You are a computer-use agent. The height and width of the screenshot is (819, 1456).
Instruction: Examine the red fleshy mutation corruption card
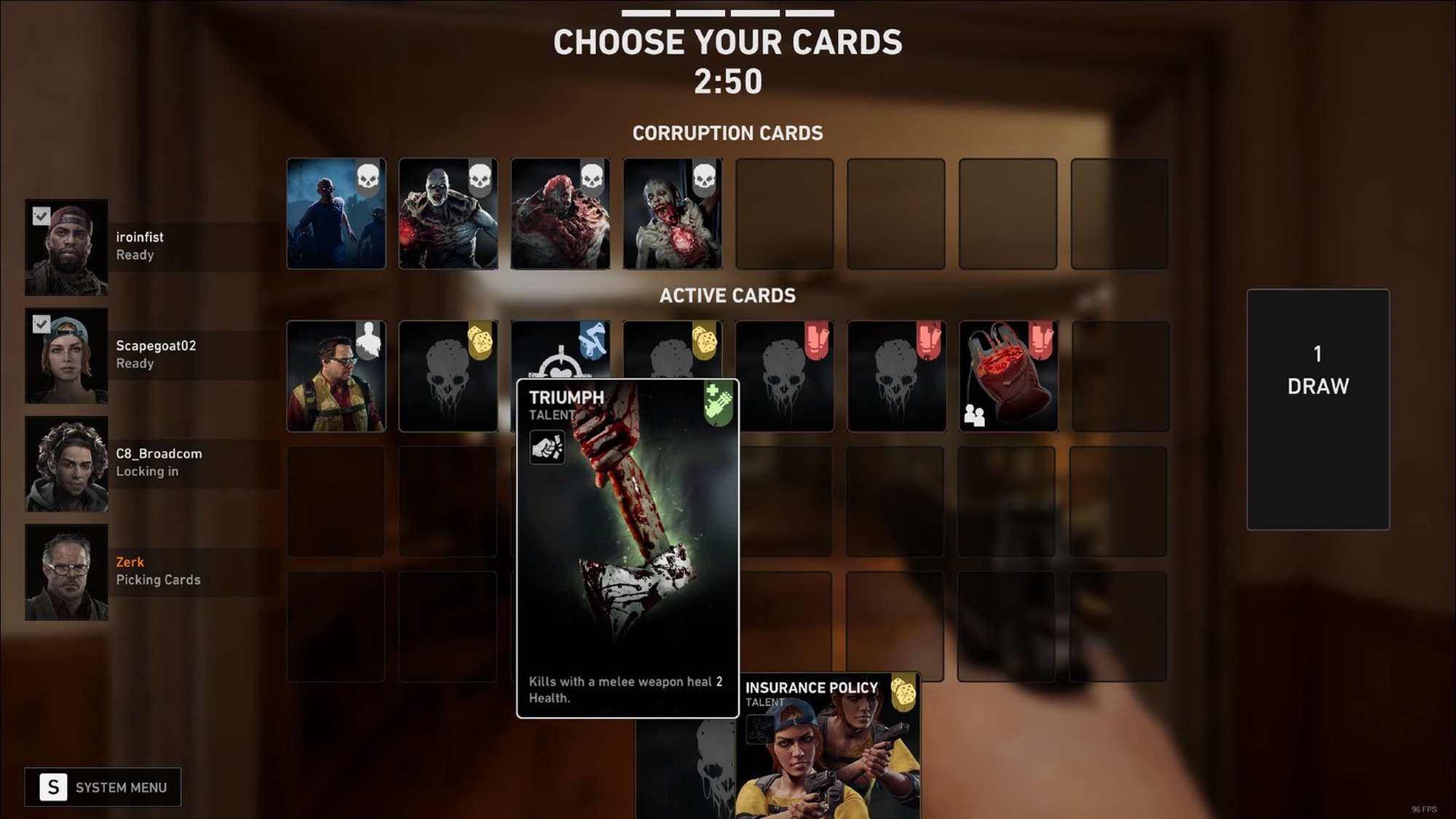tap(561, 214)
